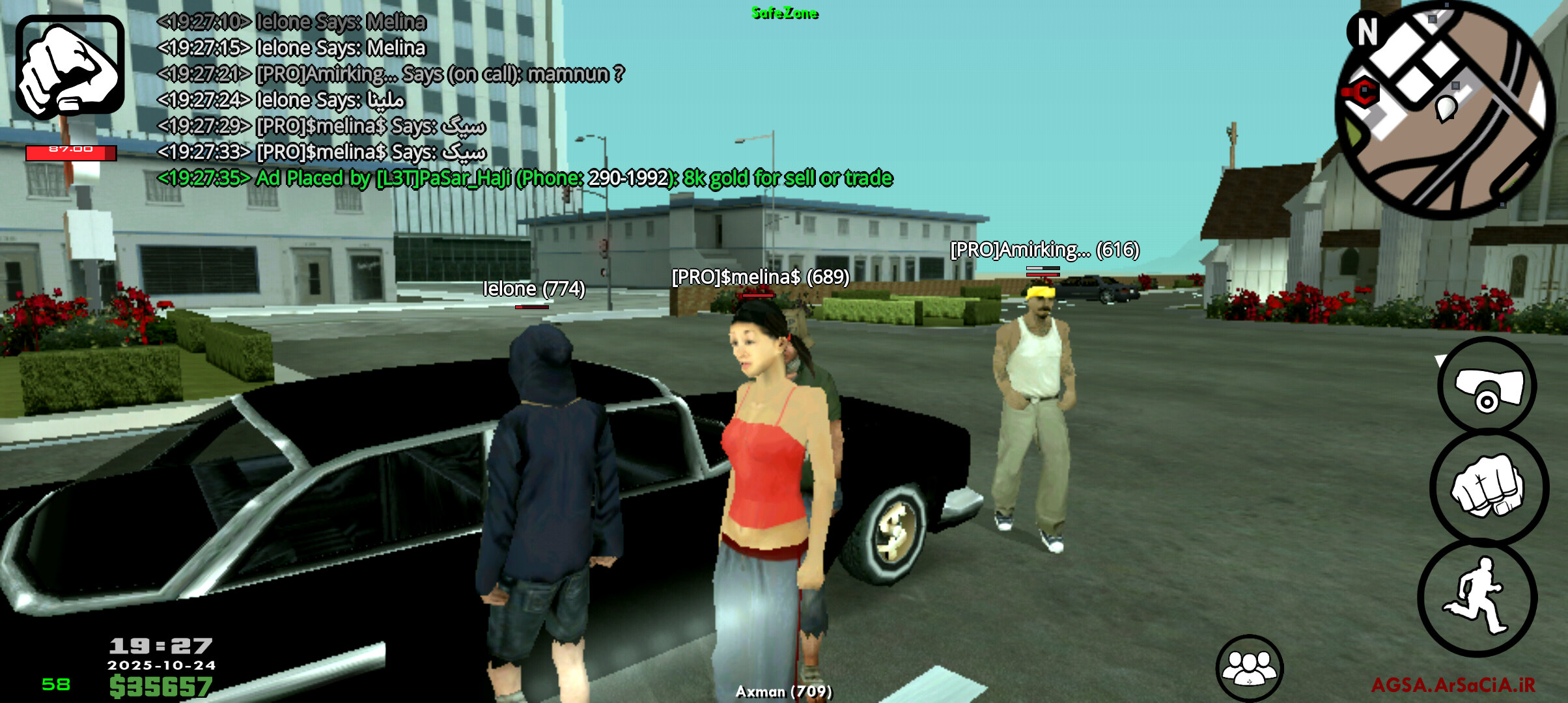This screenshot has width=1568, height=703.
Task: Punch with the fist attack button
Action: [1489, 487]
